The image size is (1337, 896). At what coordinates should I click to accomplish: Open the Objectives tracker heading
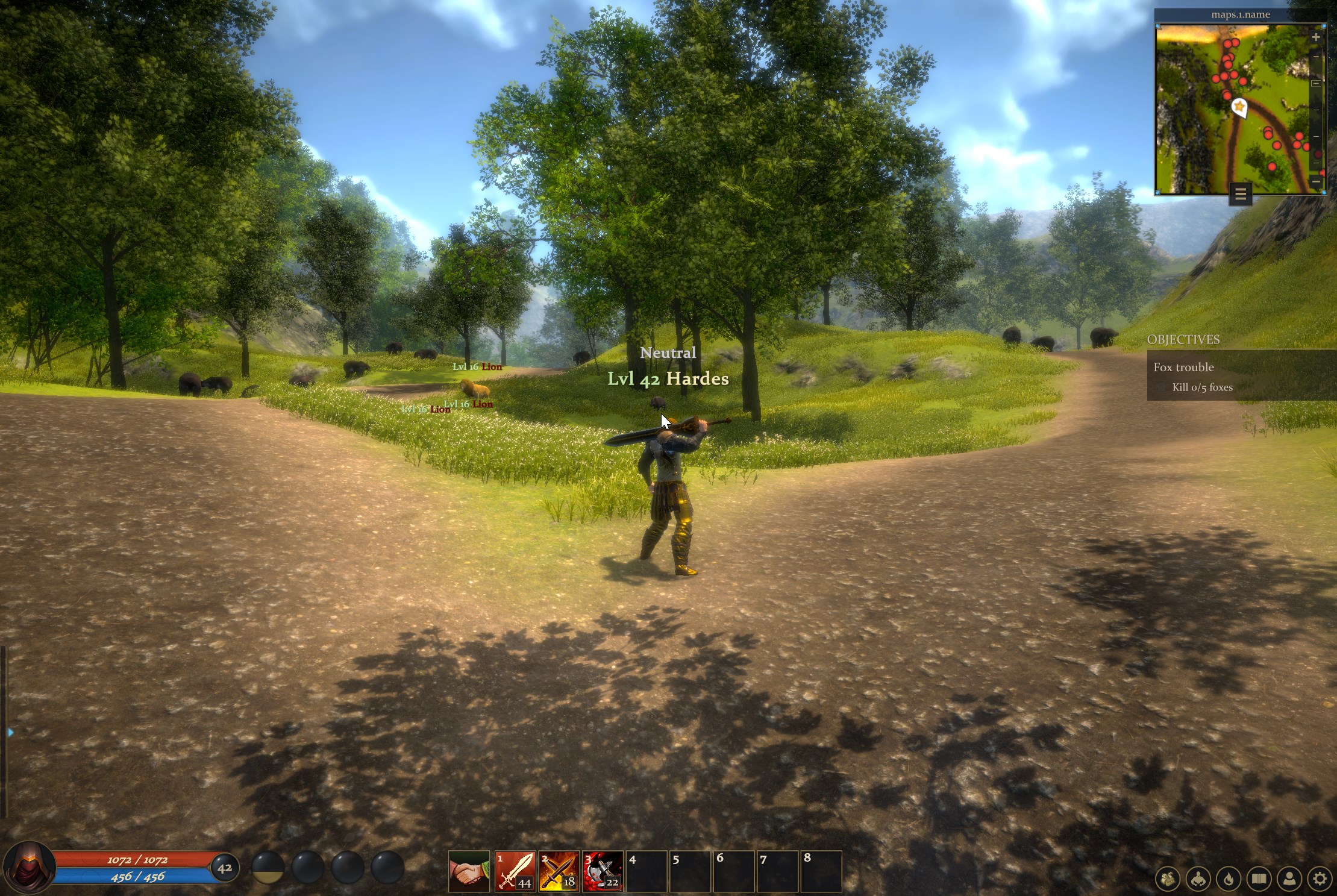point(1183,340)
